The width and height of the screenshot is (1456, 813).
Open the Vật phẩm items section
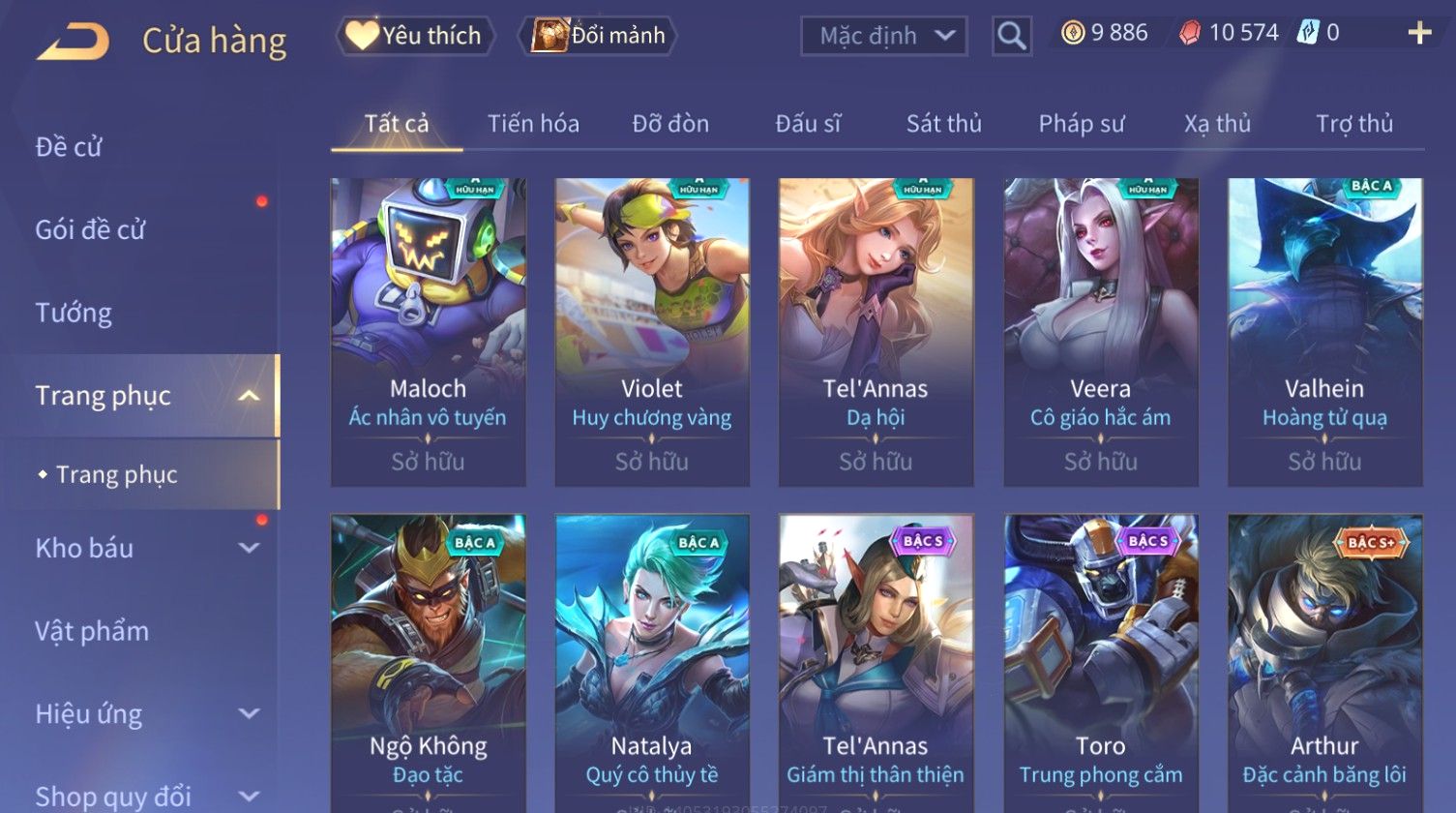pos(92,631)
